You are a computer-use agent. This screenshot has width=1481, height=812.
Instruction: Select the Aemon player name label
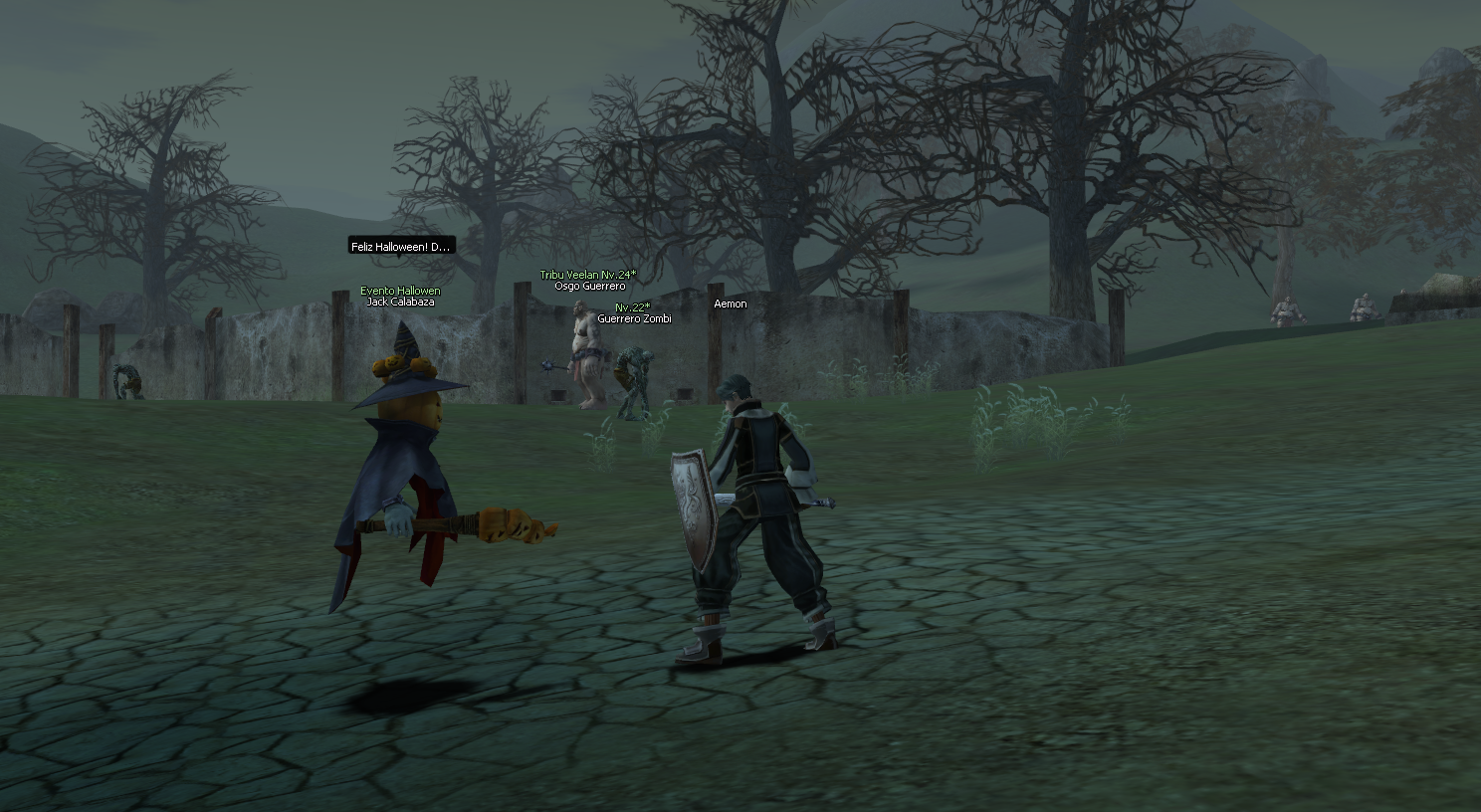coord(730,304)
